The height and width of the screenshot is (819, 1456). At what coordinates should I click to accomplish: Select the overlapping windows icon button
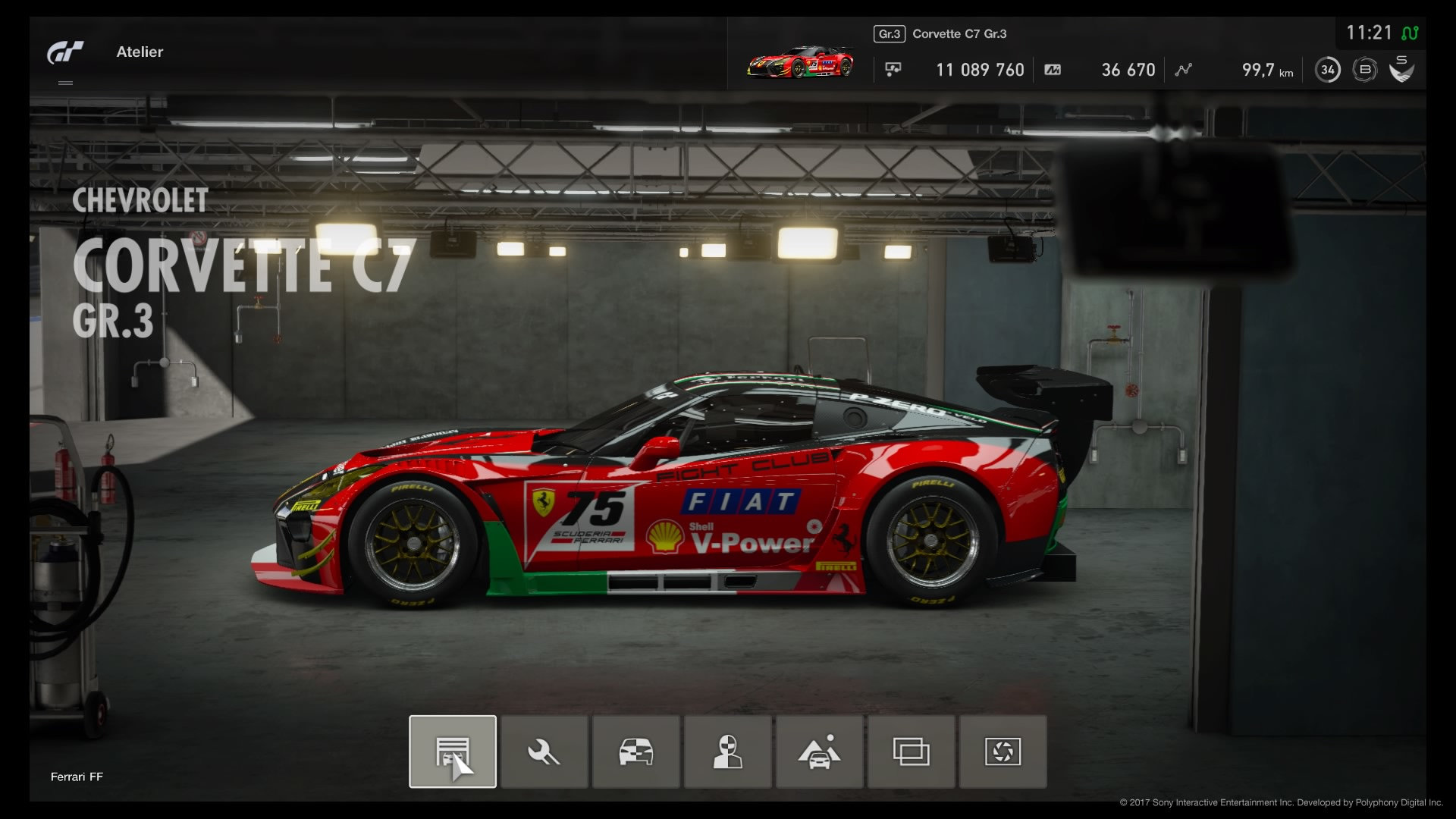point(911,752)
